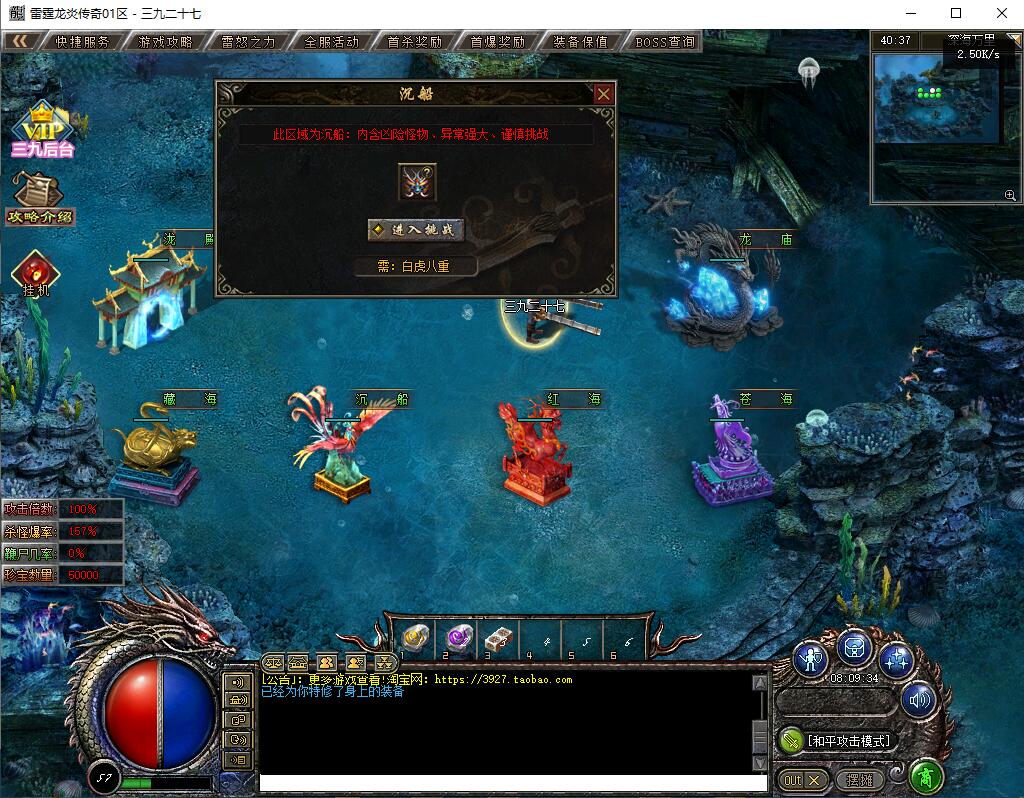Open the 全服活动 menu
Screen dimensions: 1024x798
(x=331, y=42)
